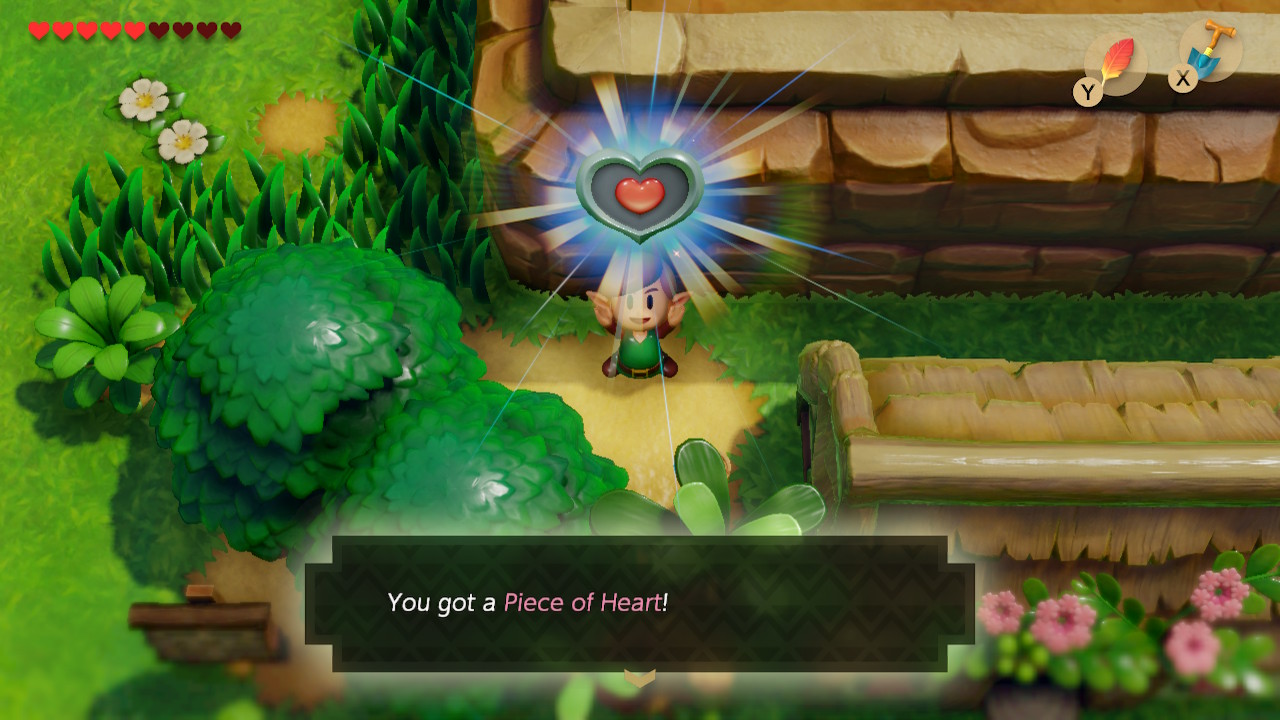The image size is (1280, 720).
Task: Select the shovel item slot
Action: [1213, 51]
